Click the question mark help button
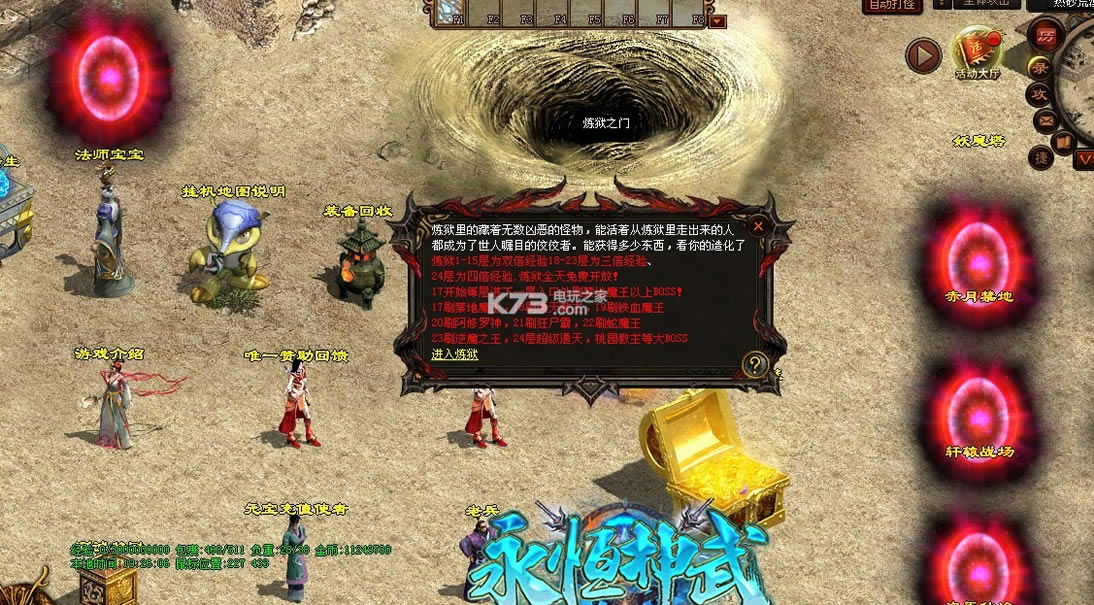The image size is (1094, 605). pyautogui.click(x=756, y=365)
